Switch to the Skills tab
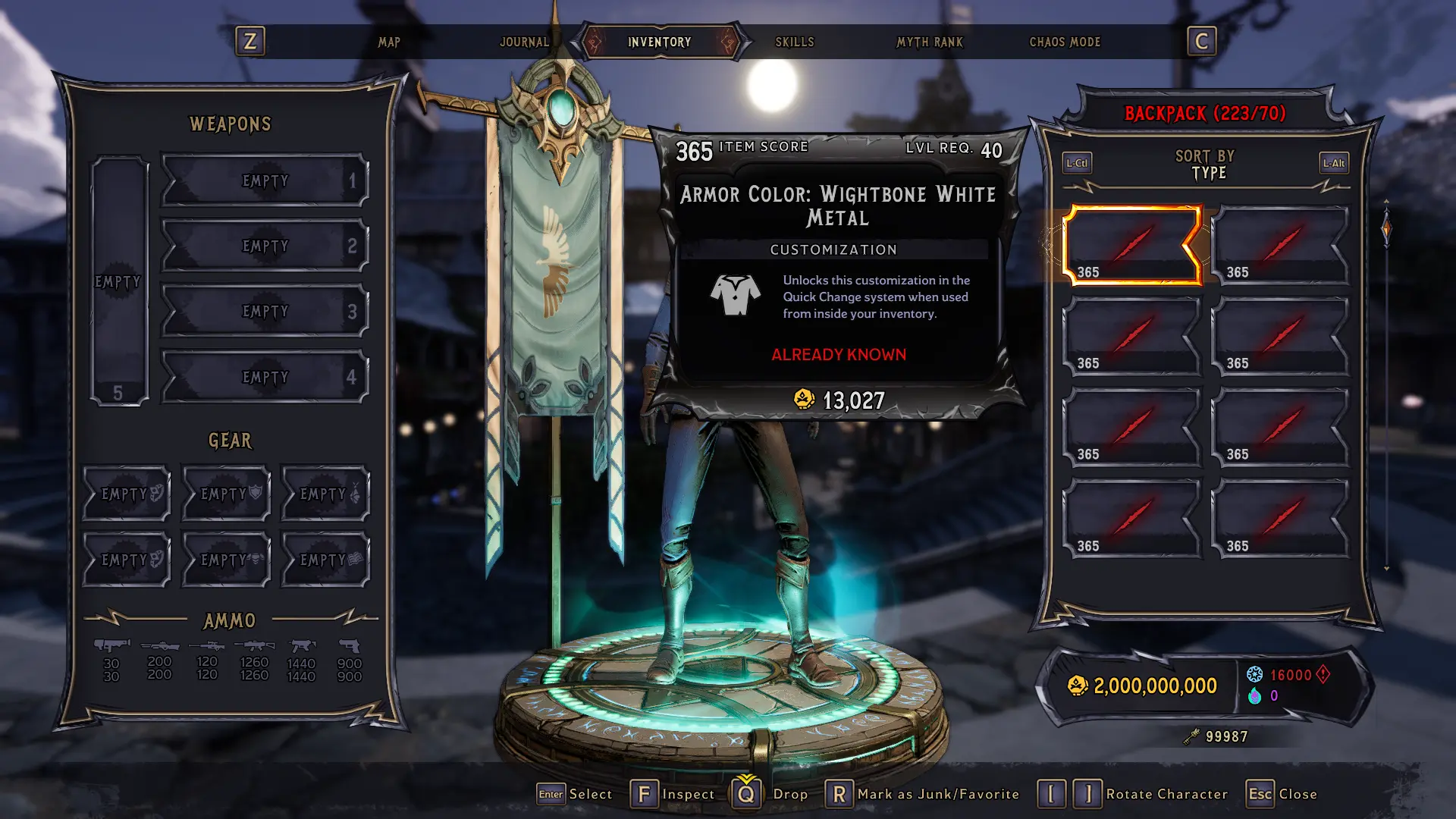 click(x=794, y=42)
